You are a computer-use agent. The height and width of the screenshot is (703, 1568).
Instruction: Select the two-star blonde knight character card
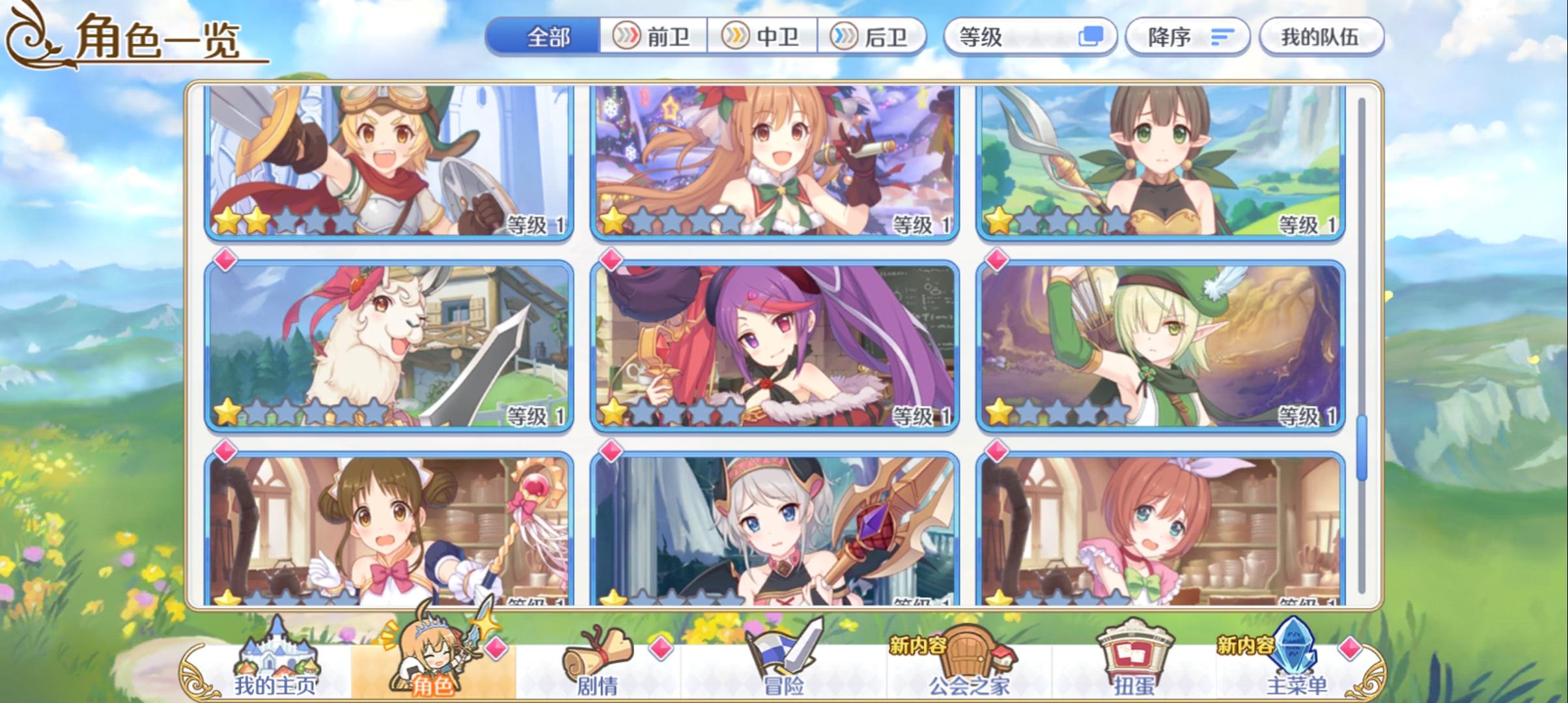coord(391,163)
